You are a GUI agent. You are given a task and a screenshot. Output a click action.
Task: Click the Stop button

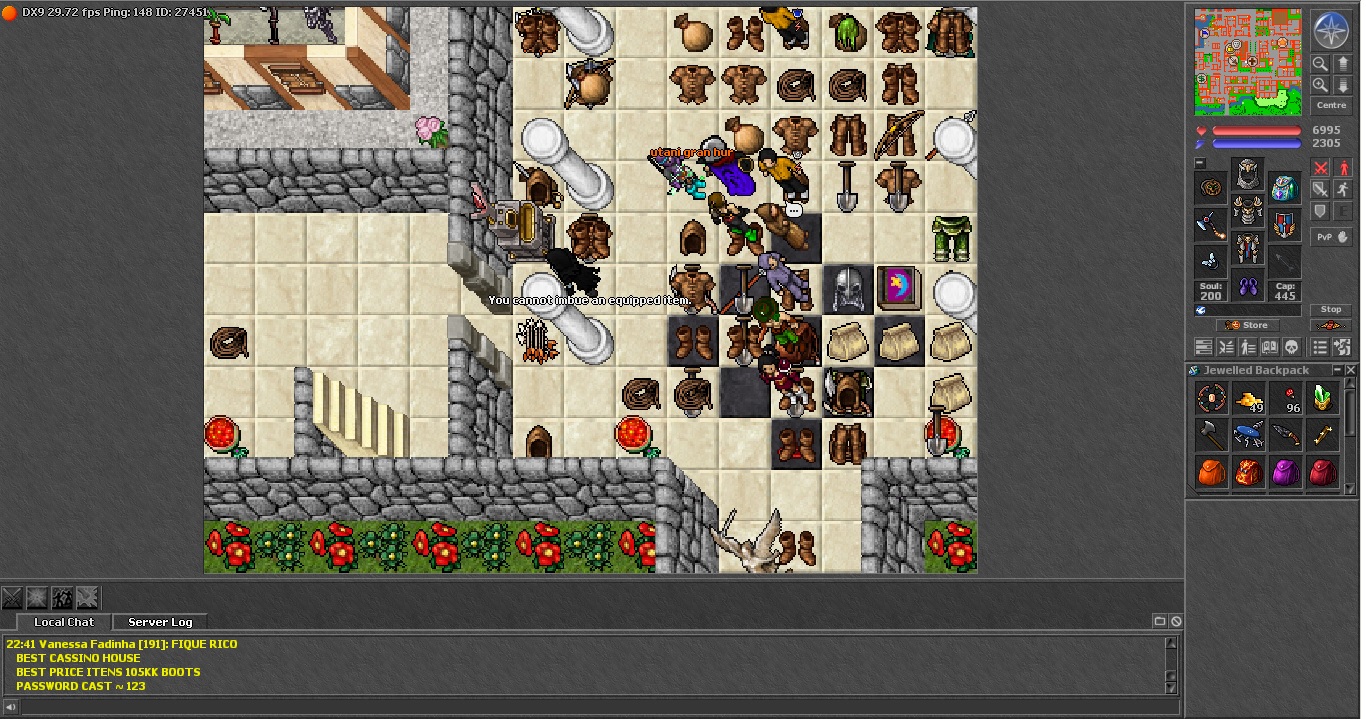(1331, 310)
